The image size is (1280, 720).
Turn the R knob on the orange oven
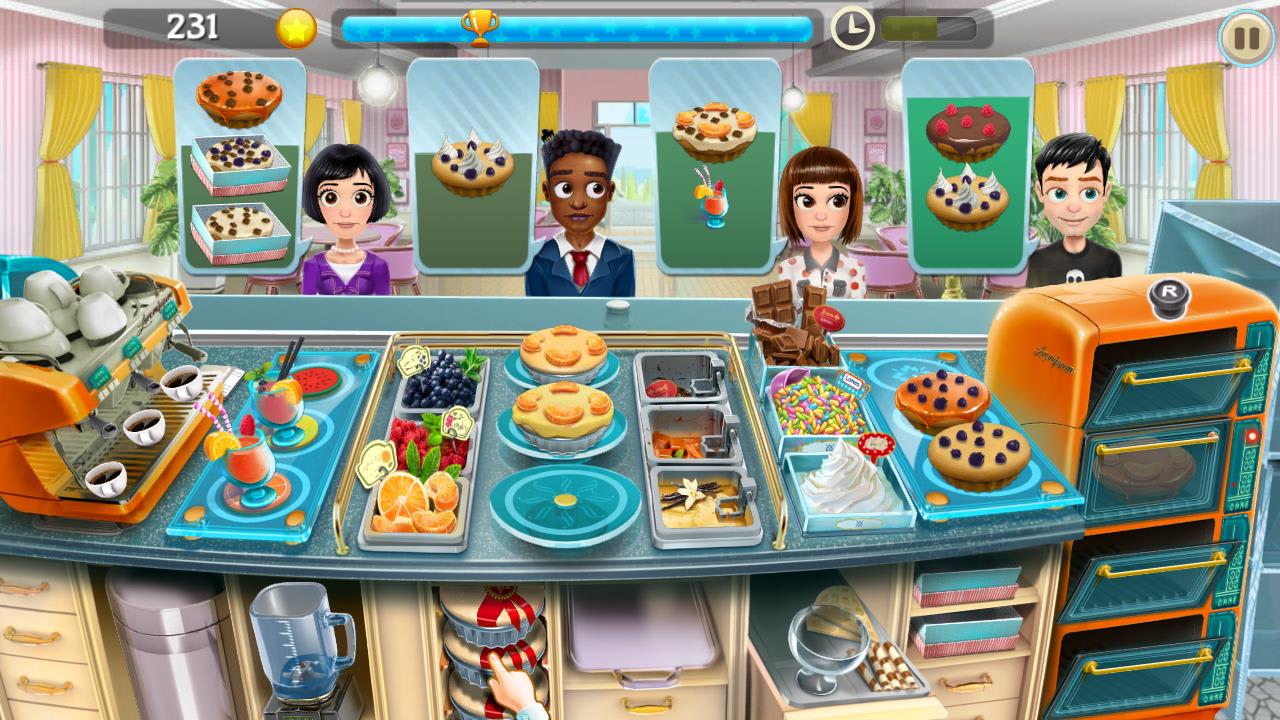pos(1168,295)
